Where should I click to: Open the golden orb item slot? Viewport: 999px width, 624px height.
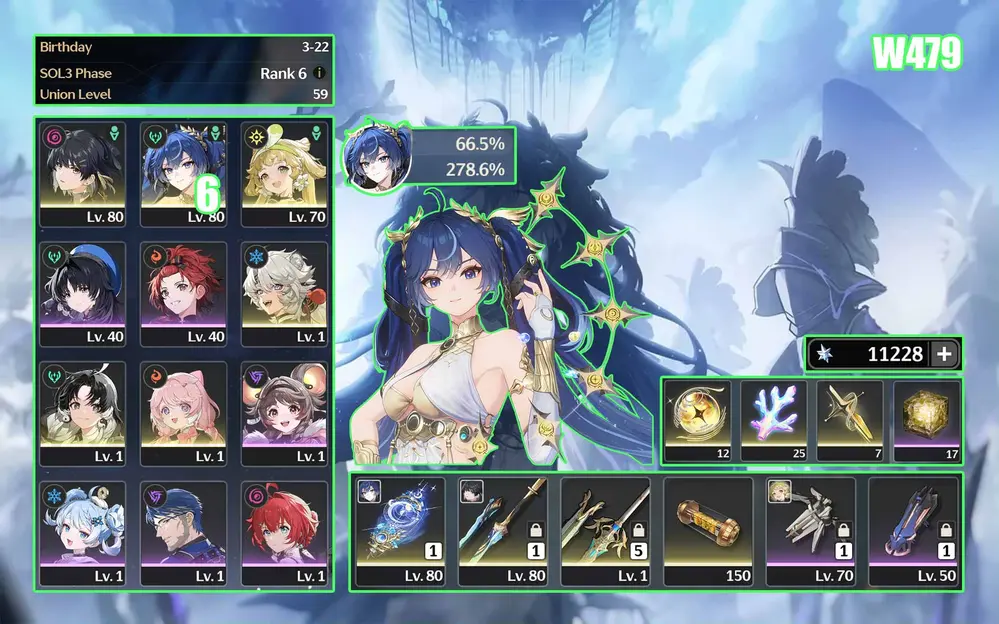click(x=697, y=421)
